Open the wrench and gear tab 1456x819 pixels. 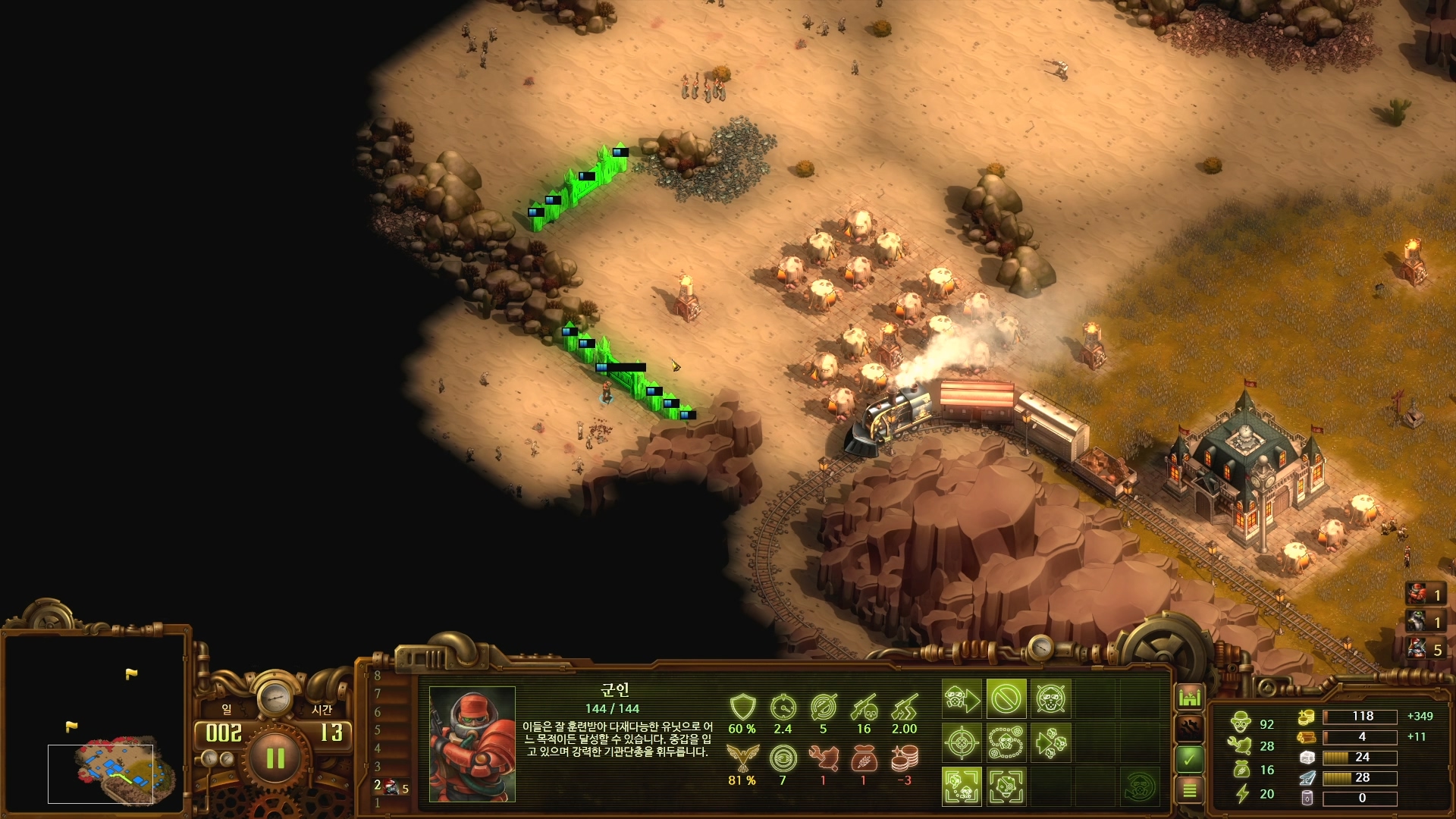pos(1189,727)
